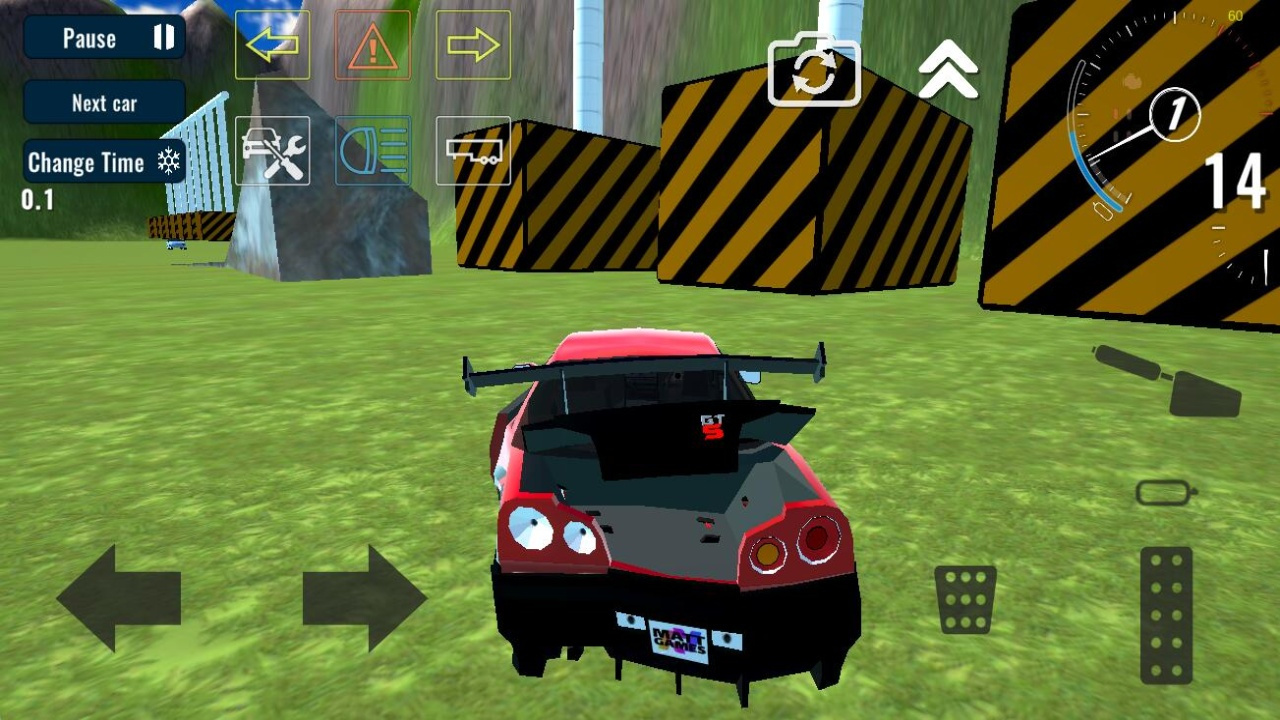Toggle the headlights icon
The width and height of the screenshot is (1280, 720).
[x=372, y=151]
